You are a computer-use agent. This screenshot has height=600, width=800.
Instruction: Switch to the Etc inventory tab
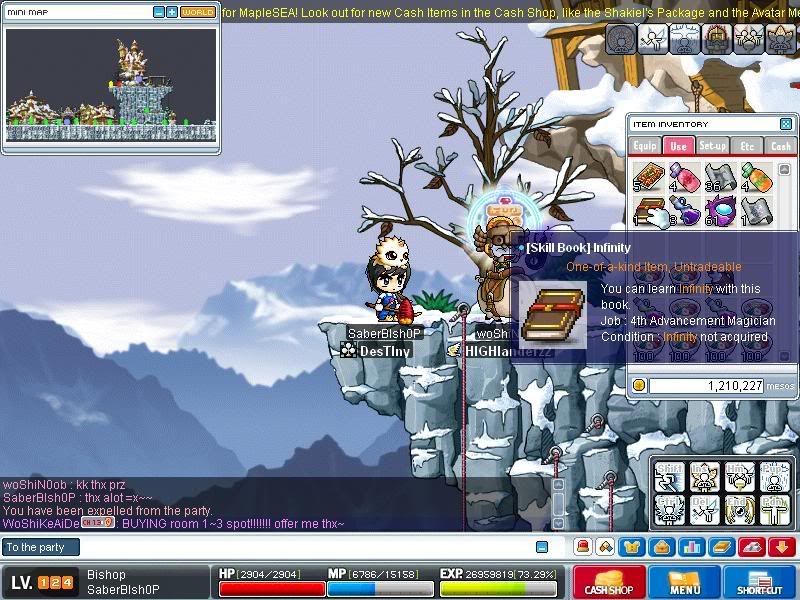click(x=746, y=146)
